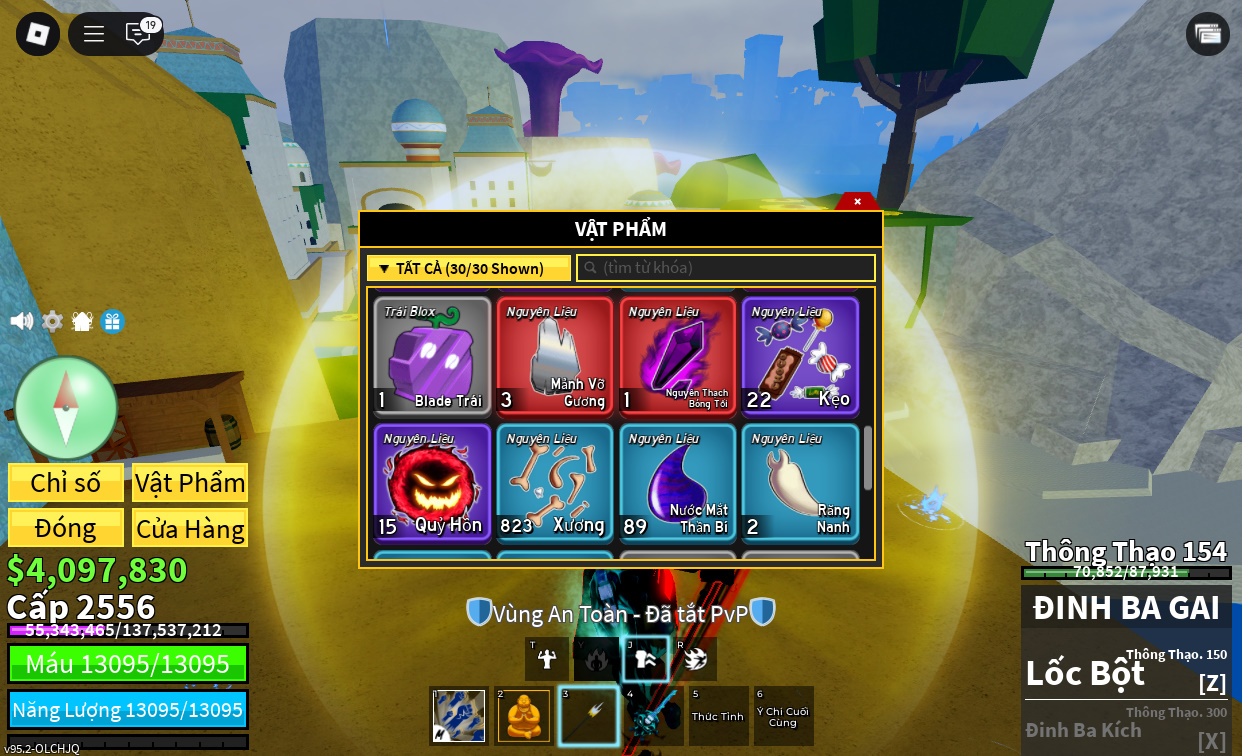Open the TẤT CẢ item filter dropdown
1242x756 pixels.
pos(468,268)
